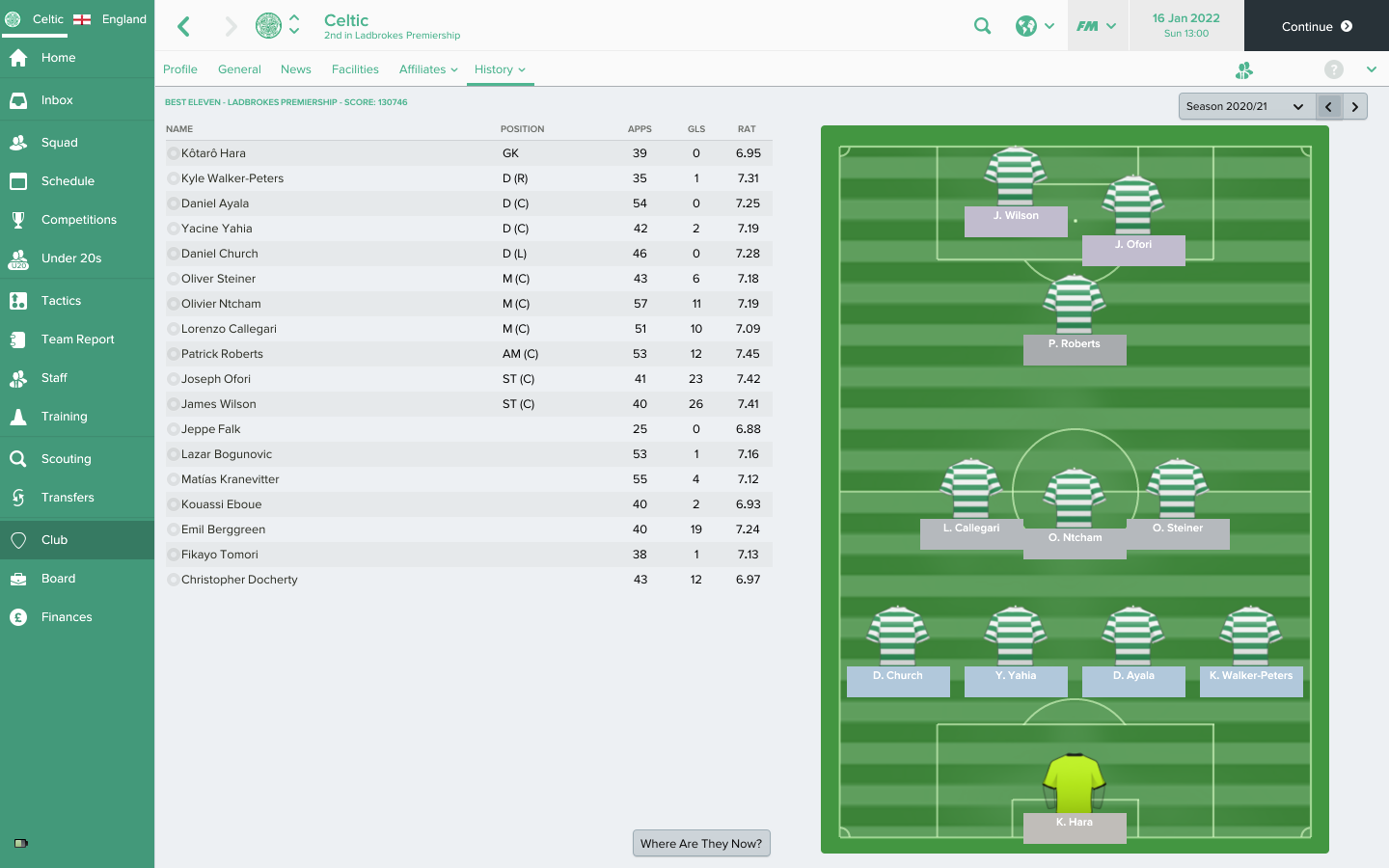Open the News tab
Screen dimensions: 1389x868
pyautogui.click(x=295, y=69)
